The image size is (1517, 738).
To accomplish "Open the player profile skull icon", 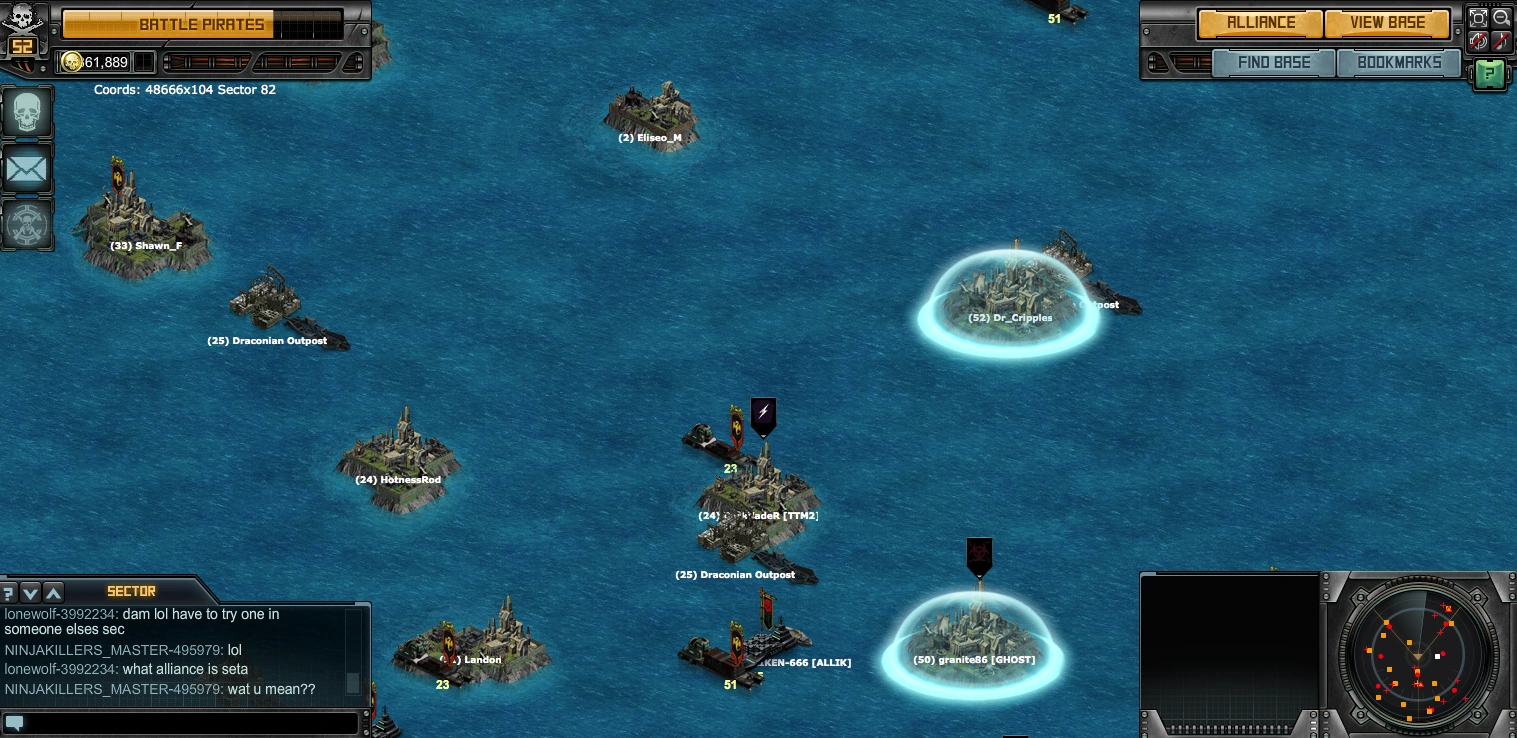I will click(26, 113).
